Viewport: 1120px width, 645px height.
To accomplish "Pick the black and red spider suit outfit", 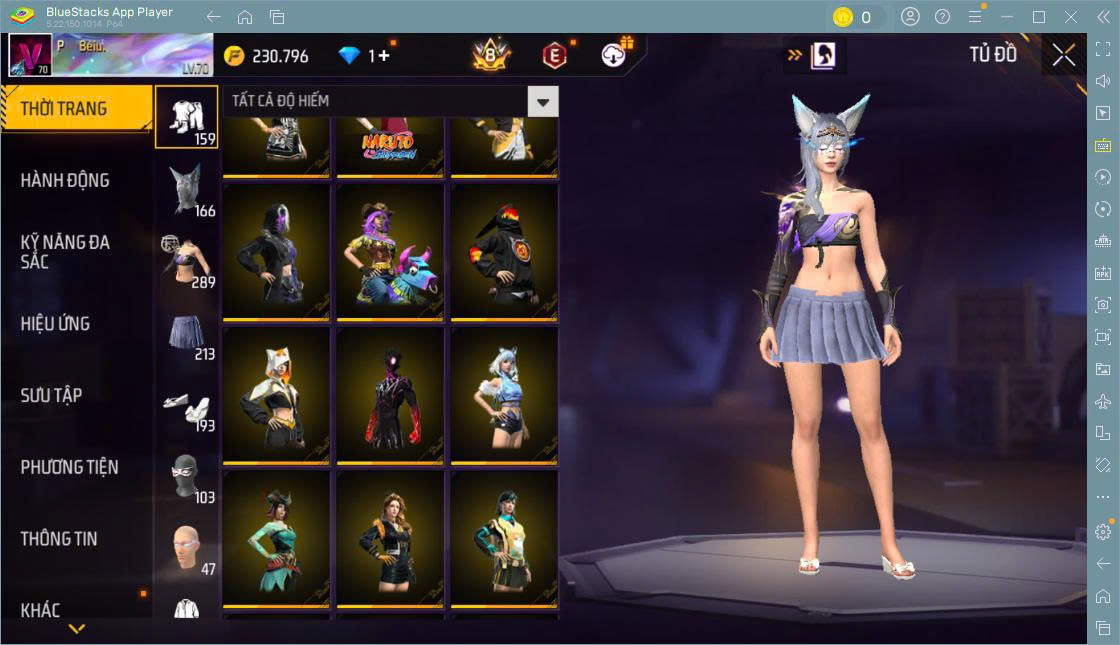I will point(390,394).
